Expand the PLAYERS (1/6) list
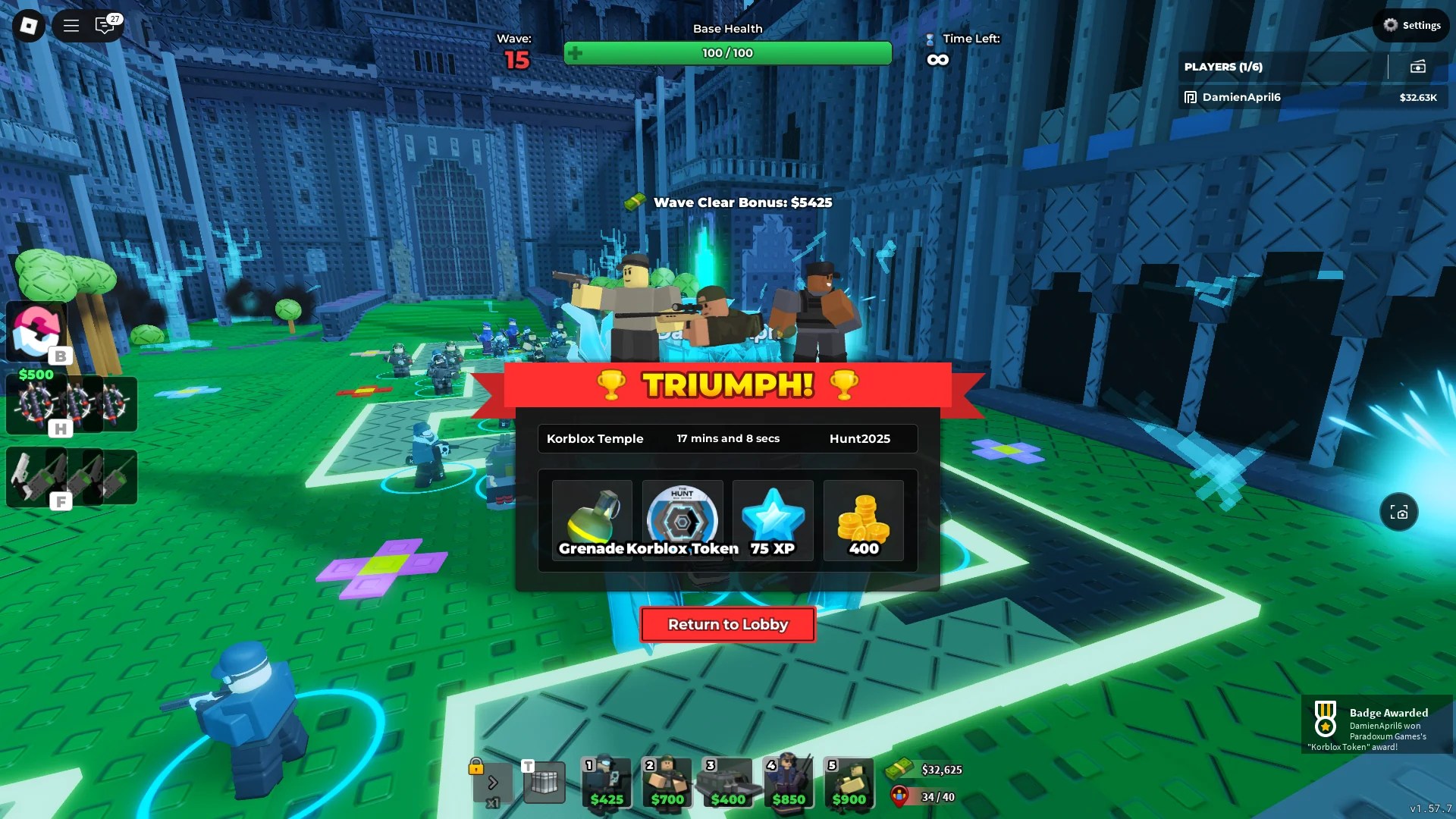Screen dimensions: 1456x819 tap(1222, 67)
